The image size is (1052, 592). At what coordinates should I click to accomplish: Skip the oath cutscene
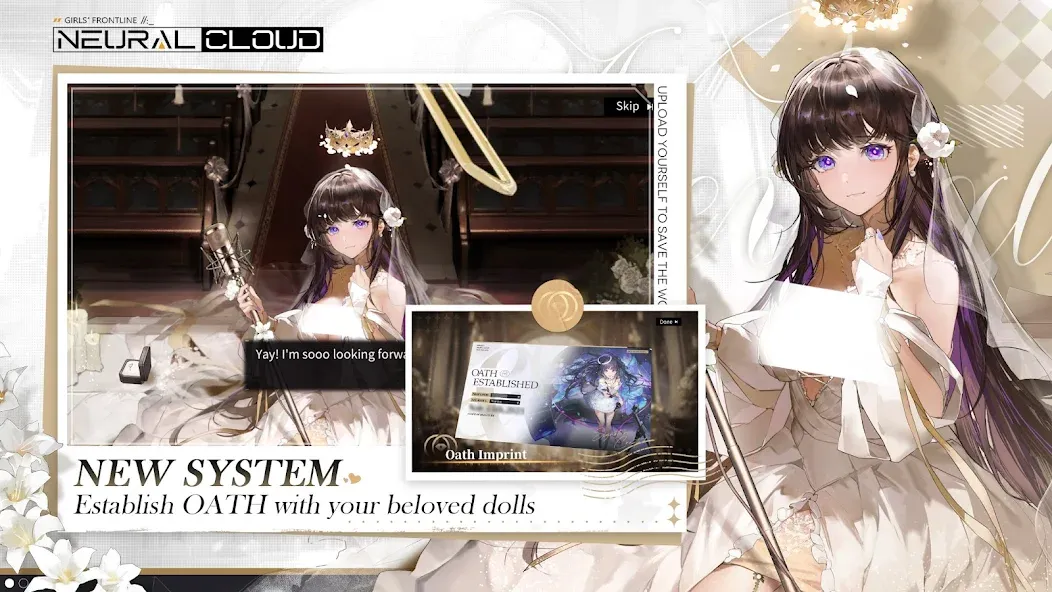tap(629, 106)
